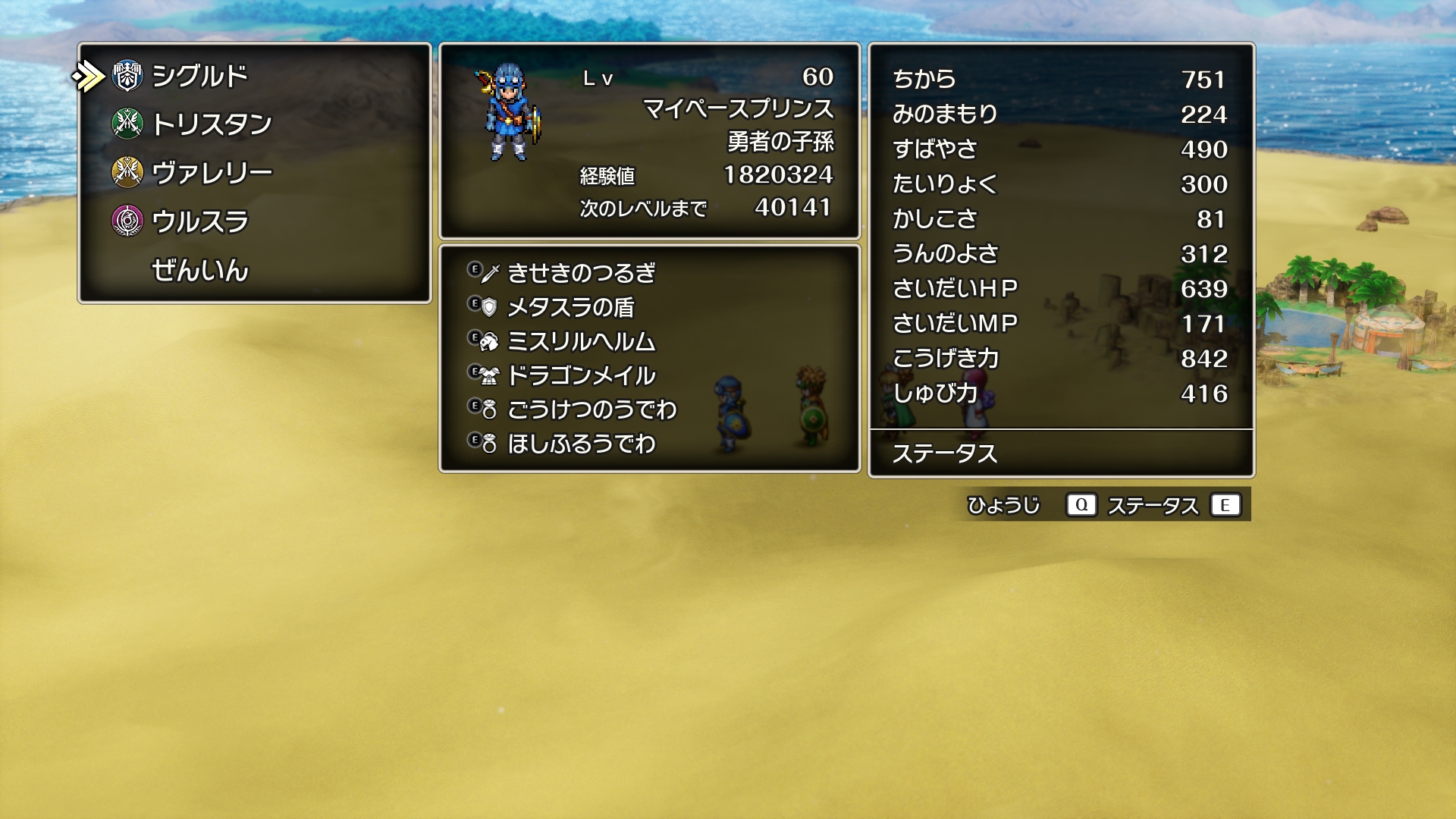This screenshot has width=1456, height=819.
Task: Select the ごうけつのうでわ accessory slot
Action: point(591,409)
